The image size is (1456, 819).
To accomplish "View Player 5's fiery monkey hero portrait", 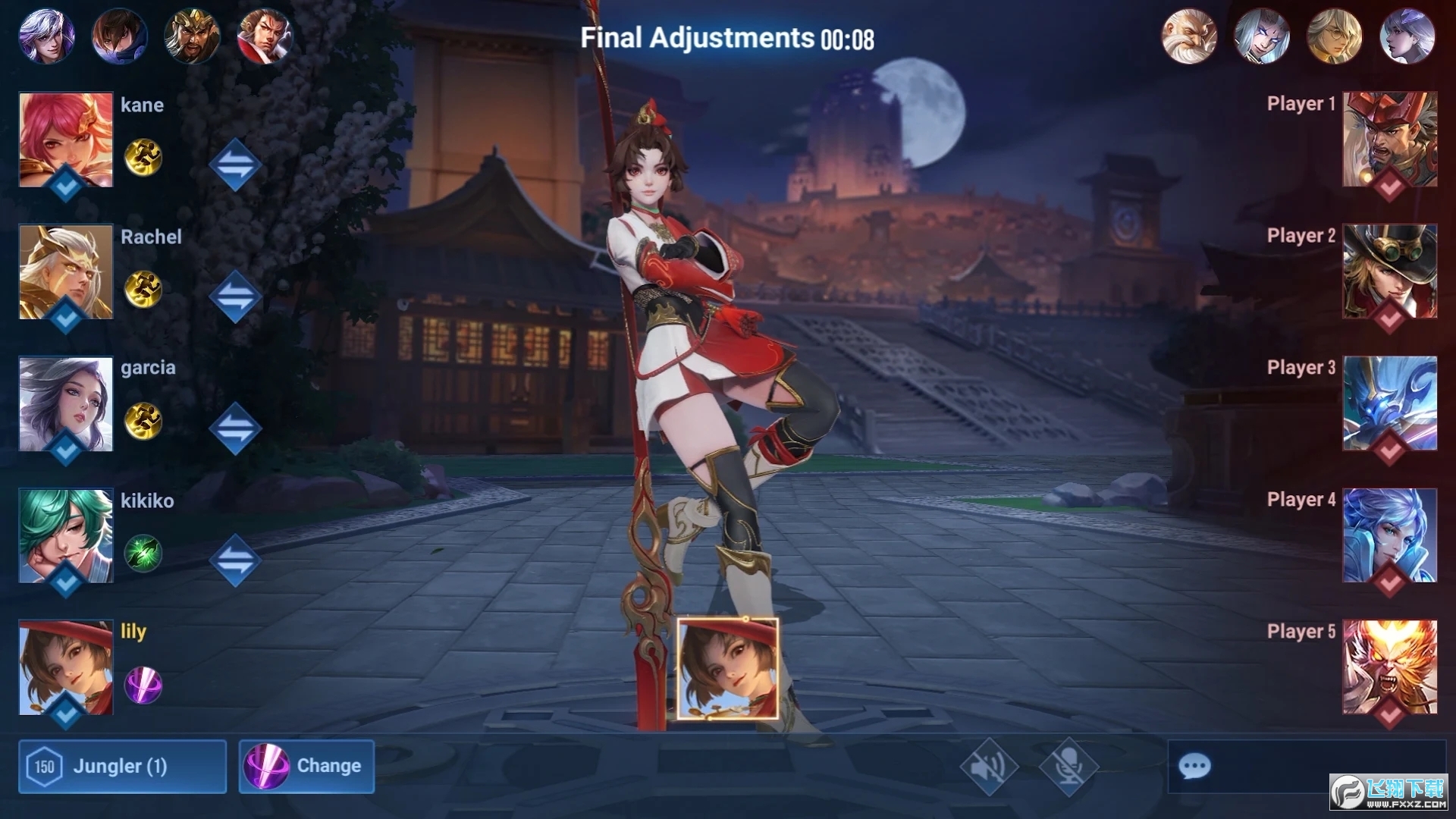I will pos(1389,667).
